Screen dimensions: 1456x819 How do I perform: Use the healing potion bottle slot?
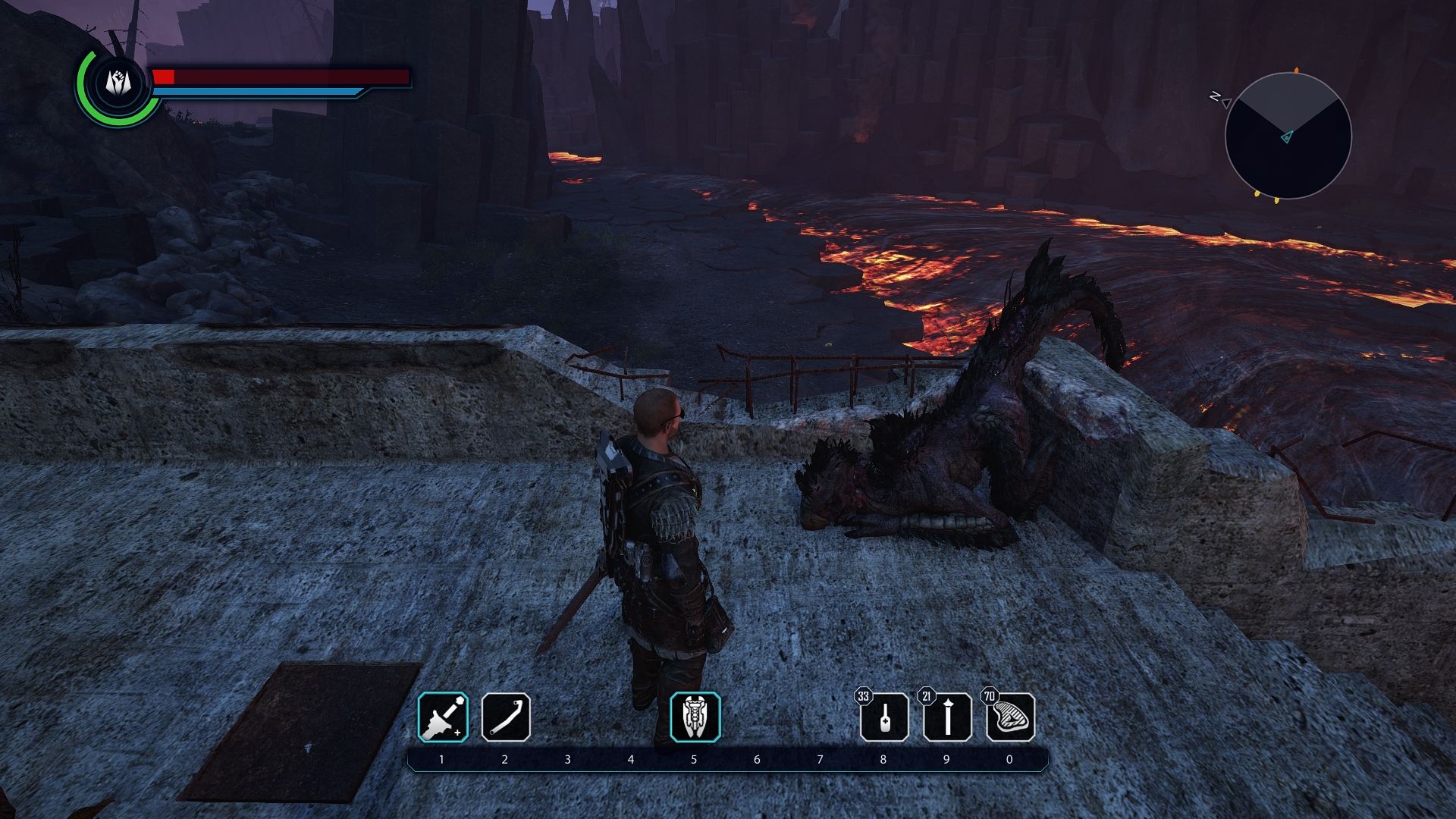click(884, 717)
